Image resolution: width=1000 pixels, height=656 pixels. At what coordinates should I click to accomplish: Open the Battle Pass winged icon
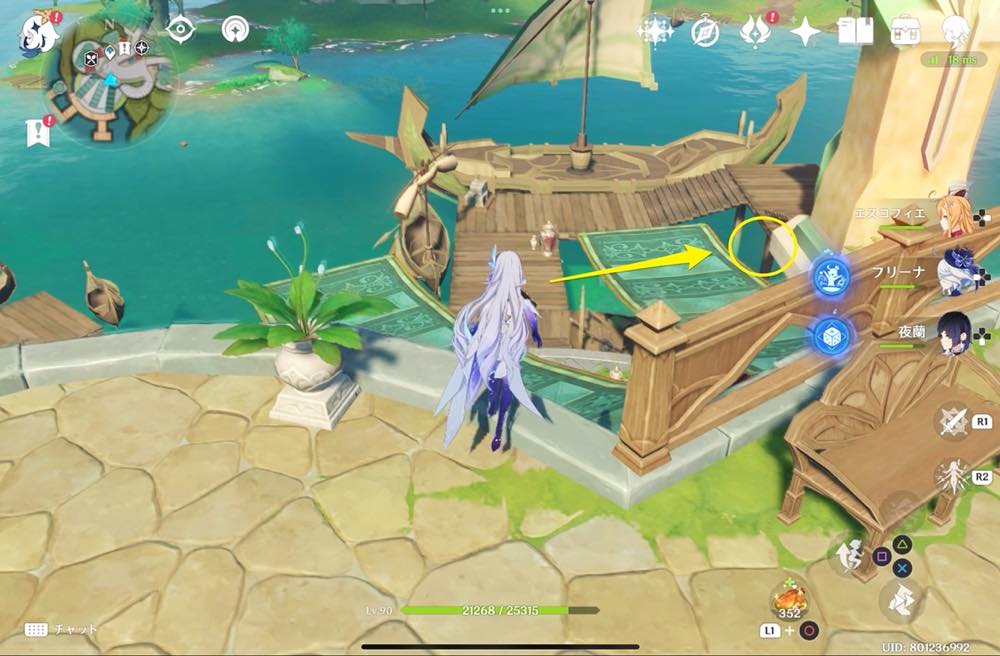click(754, 32)
